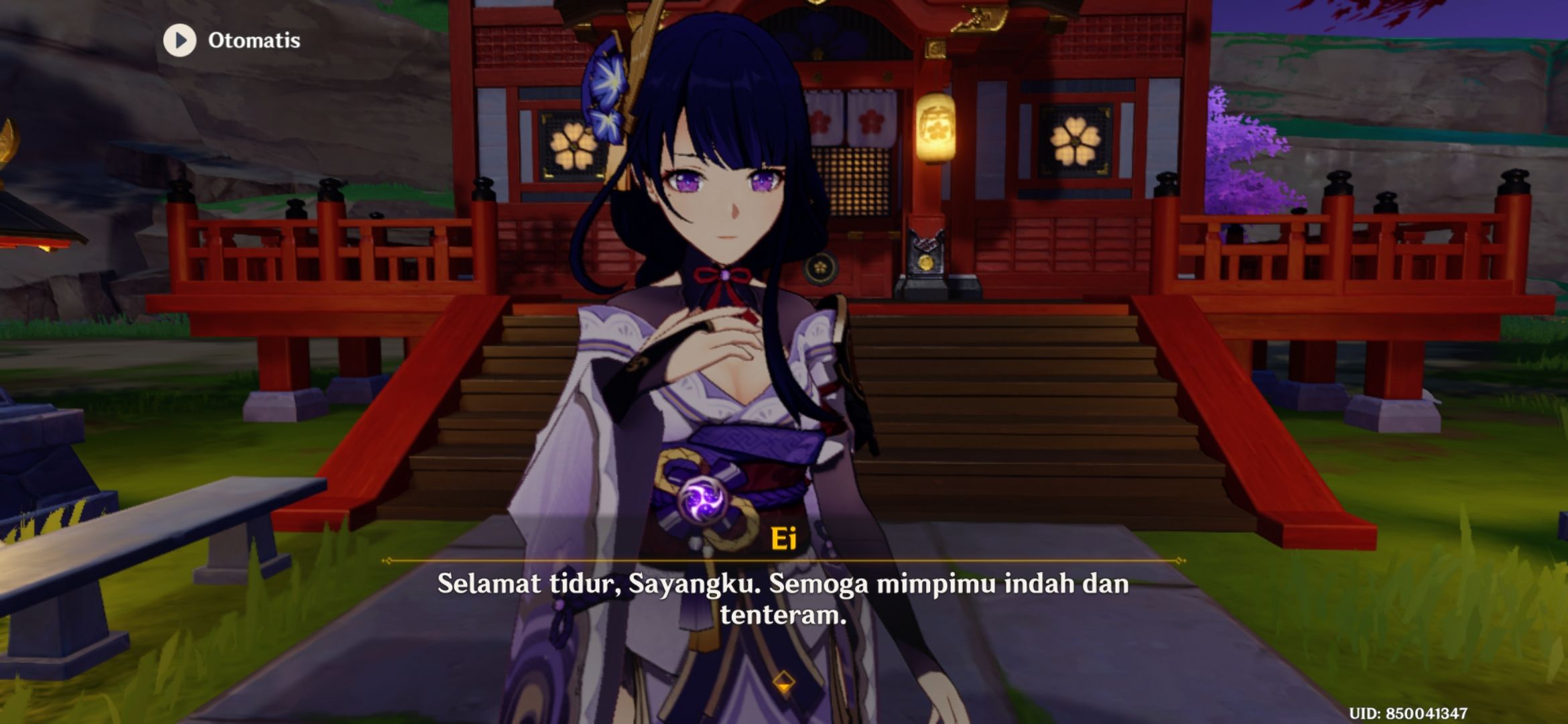Click the play triangle icon inside the Otomatis button

coord(178,41)
